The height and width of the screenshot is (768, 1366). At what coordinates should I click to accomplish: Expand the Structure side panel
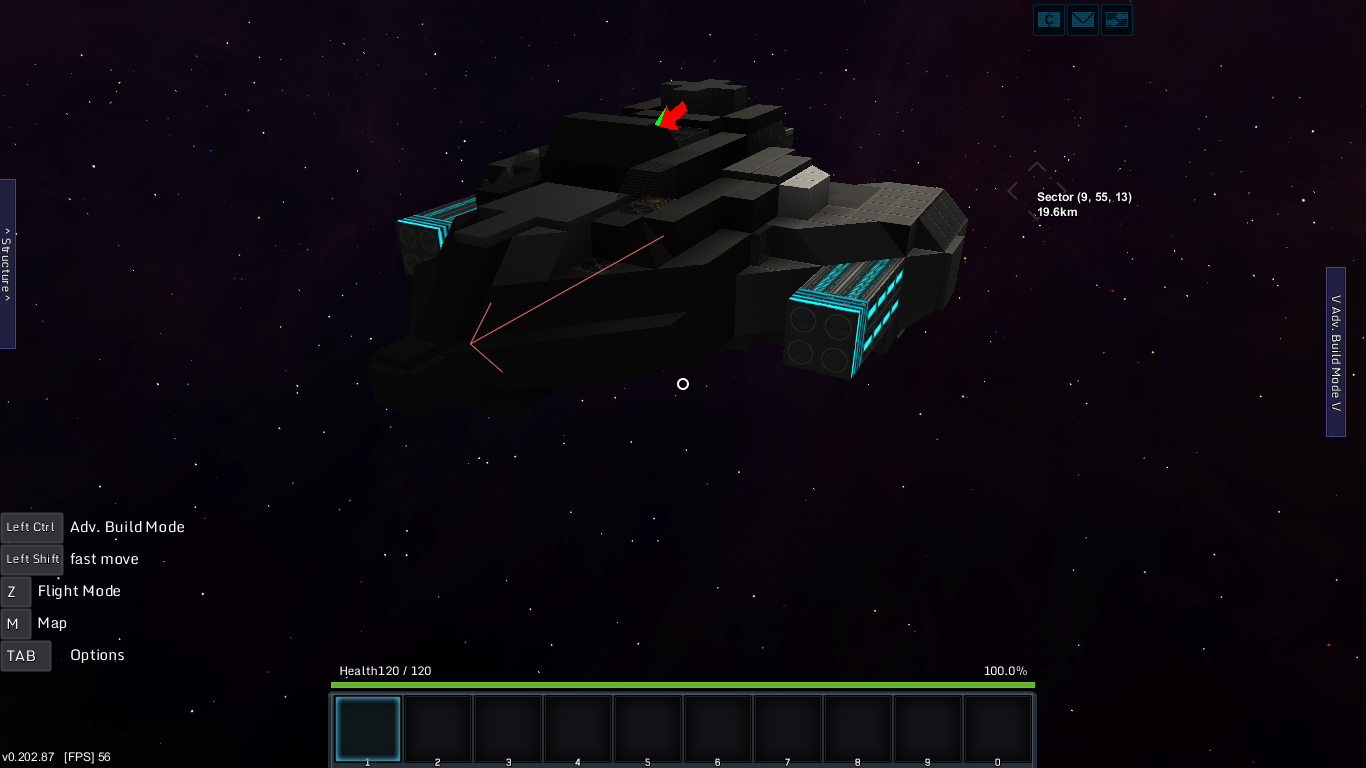(x=7, y=264)
